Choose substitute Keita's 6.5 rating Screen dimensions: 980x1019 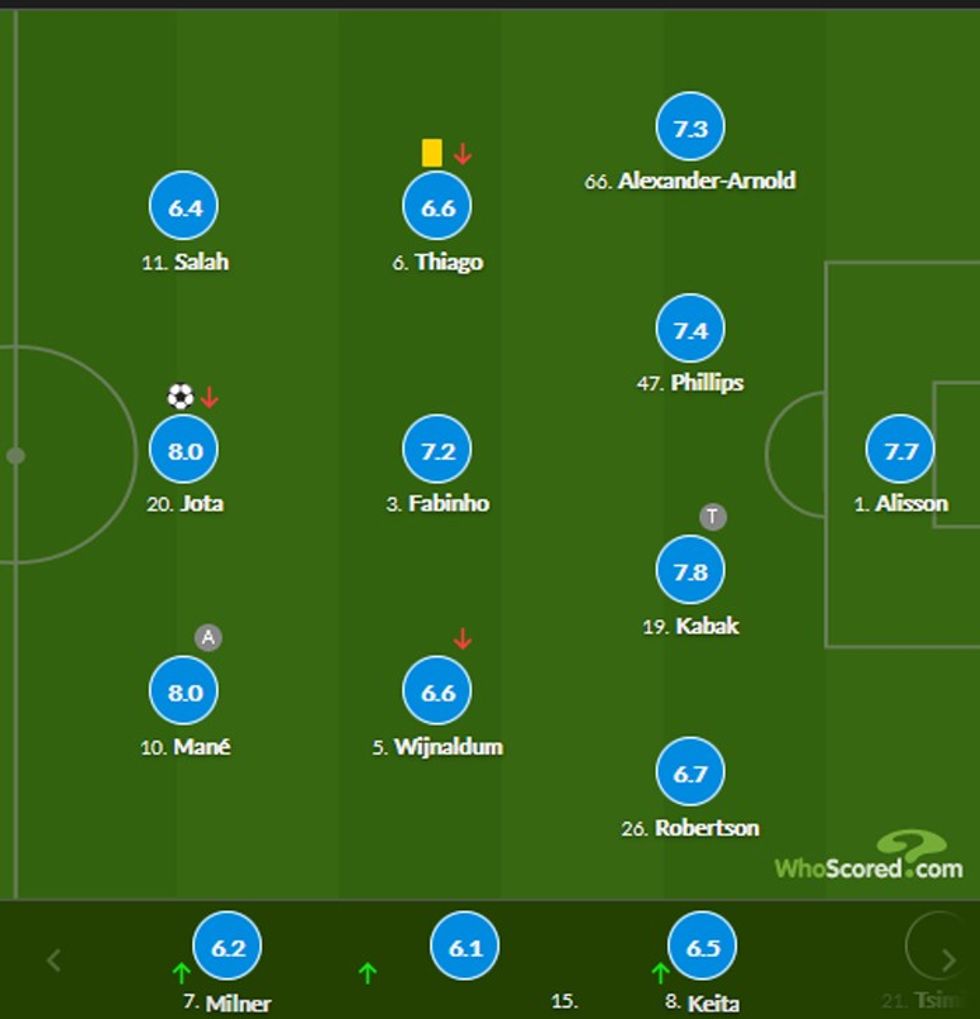702,947
